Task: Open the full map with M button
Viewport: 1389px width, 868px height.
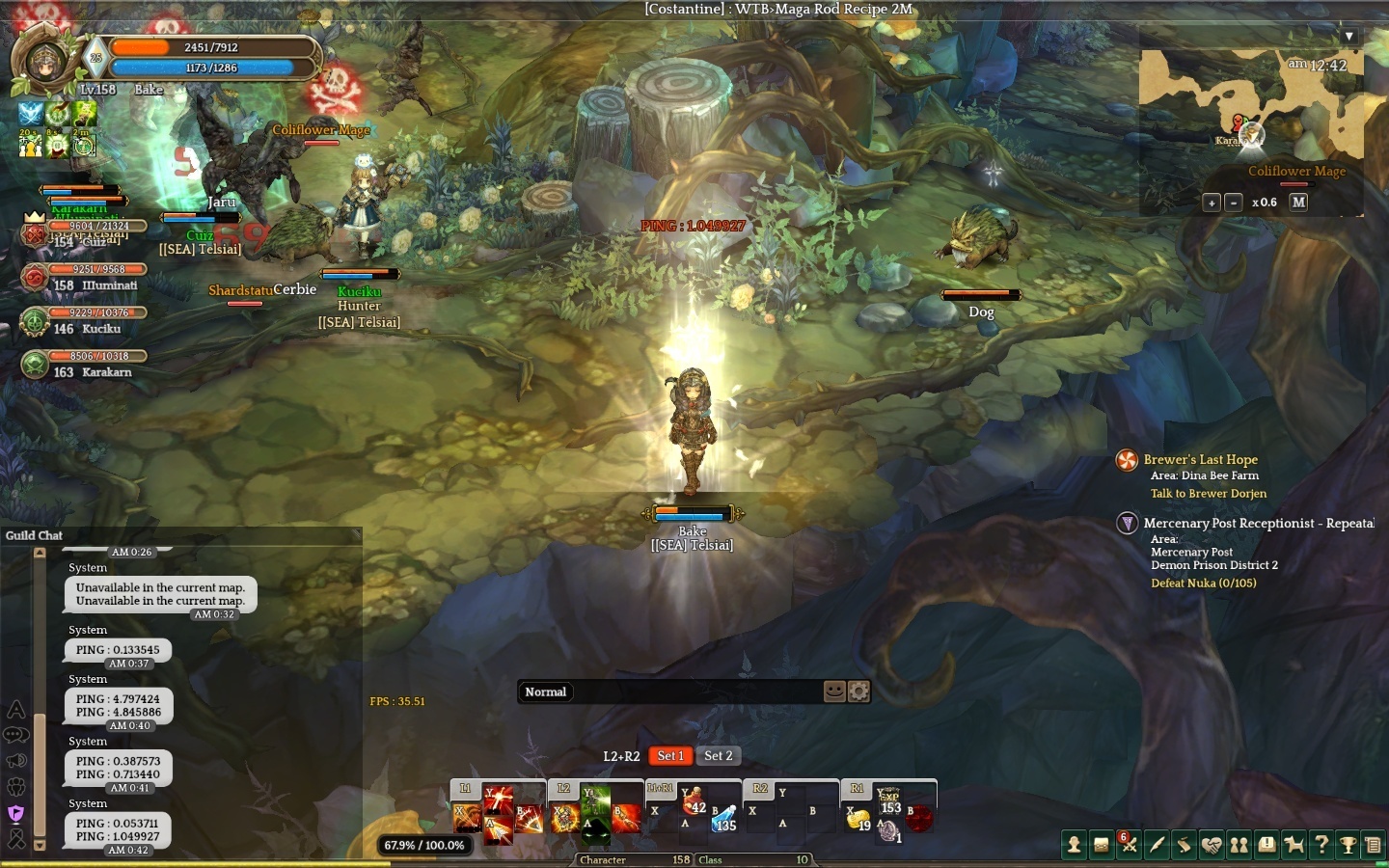Action: click(x=1298, y=202)
